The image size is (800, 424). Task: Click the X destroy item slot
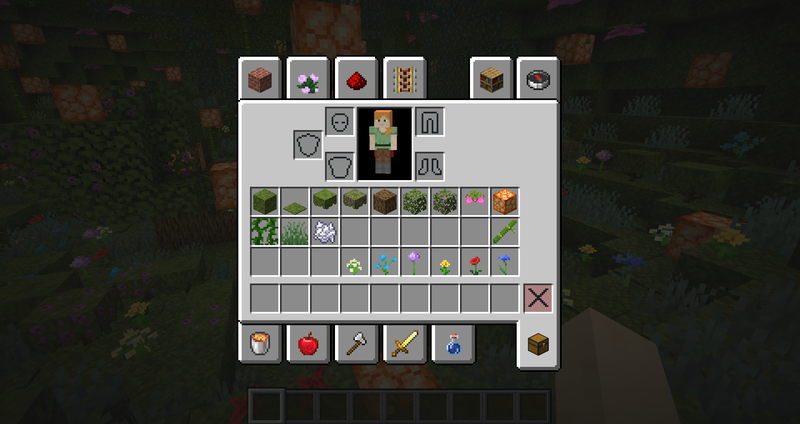538,298
